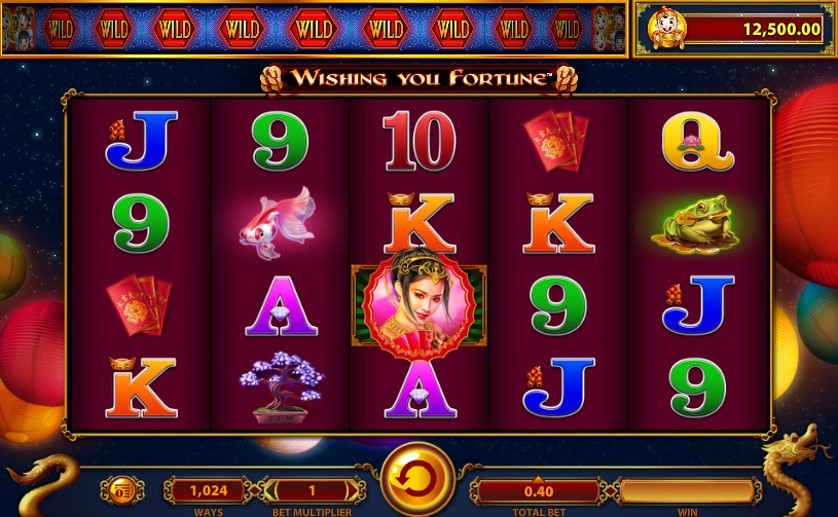Image resolution: width=838 pixels, height=517 pixels.
Task: Open the Total Bet selector
Action: point(539,491)
